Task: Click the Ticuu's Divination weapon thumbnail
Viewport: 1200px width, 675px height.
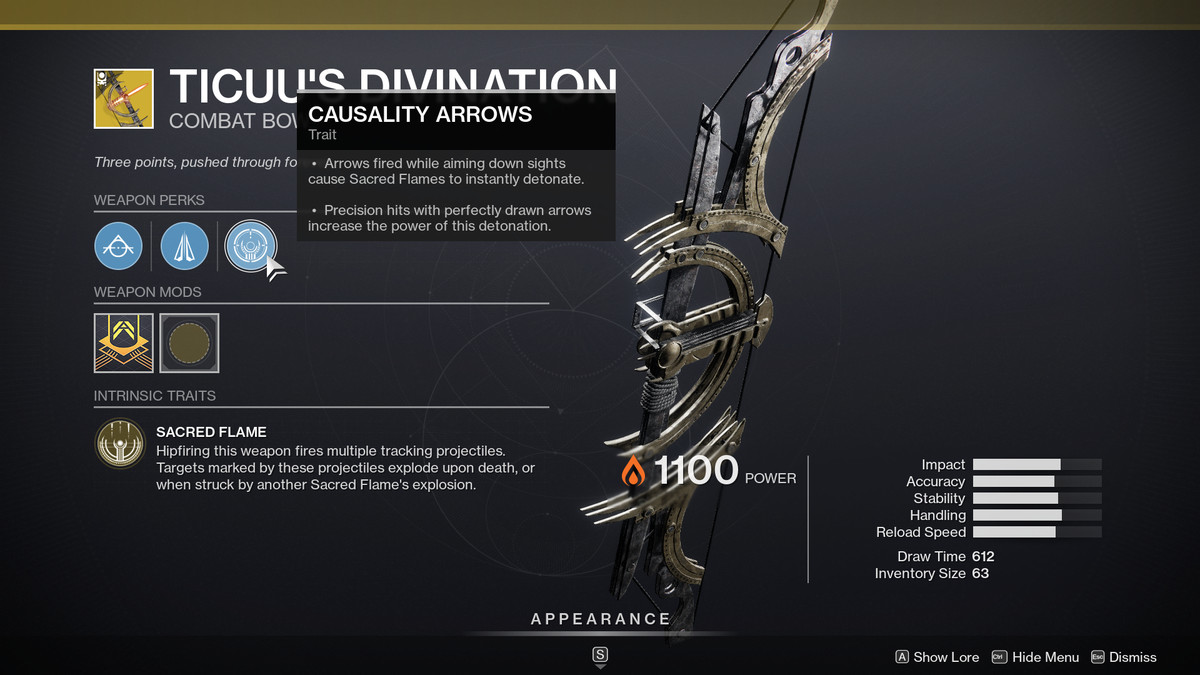Action: click(124, 98)
